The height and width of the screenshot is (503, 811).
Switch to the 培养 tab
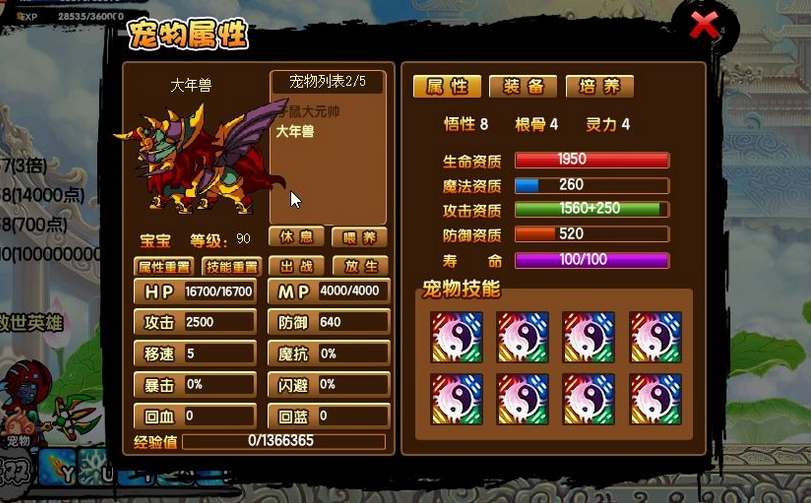click(x=599, y=87)
